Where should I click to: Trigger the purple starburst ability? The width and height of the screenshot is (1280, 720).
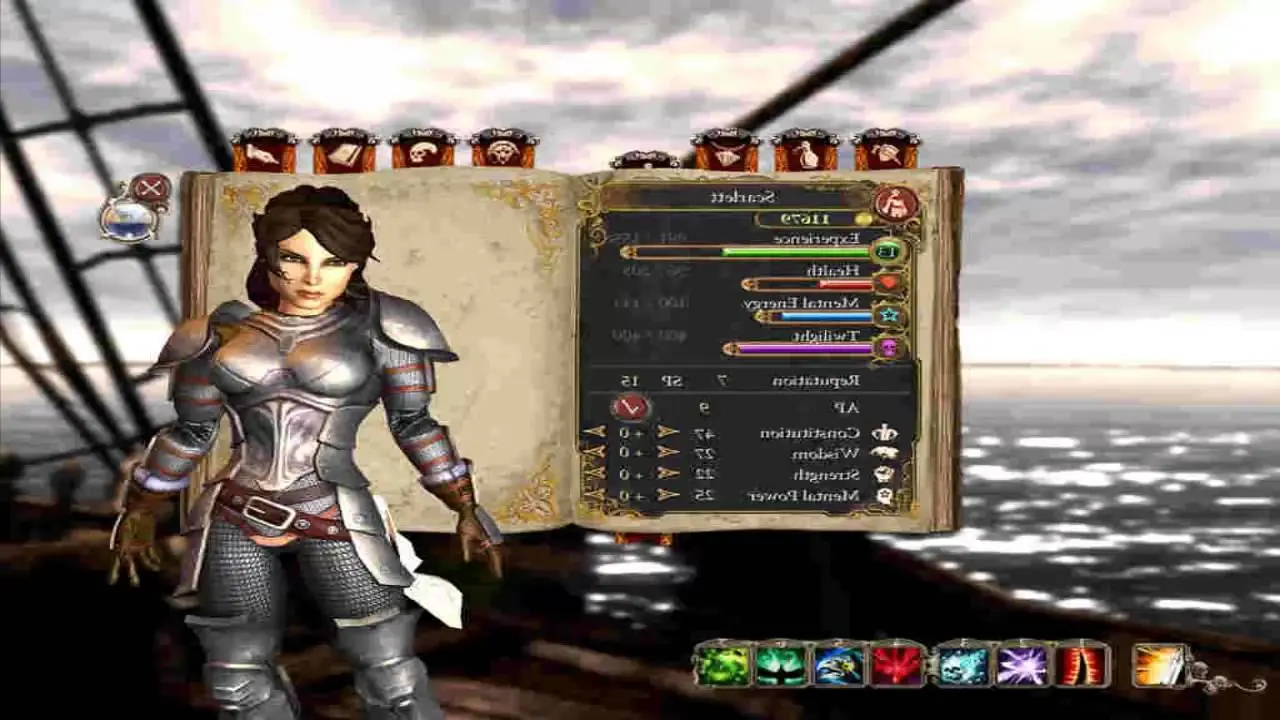(x=1021, y=665)
